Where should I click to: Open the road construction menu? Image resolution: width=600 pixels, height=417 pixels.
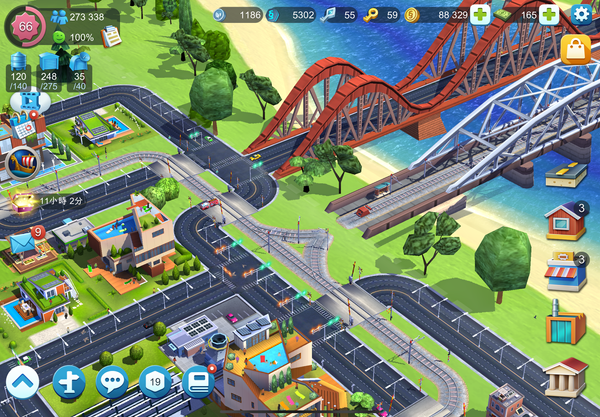[x=565, y=177]
